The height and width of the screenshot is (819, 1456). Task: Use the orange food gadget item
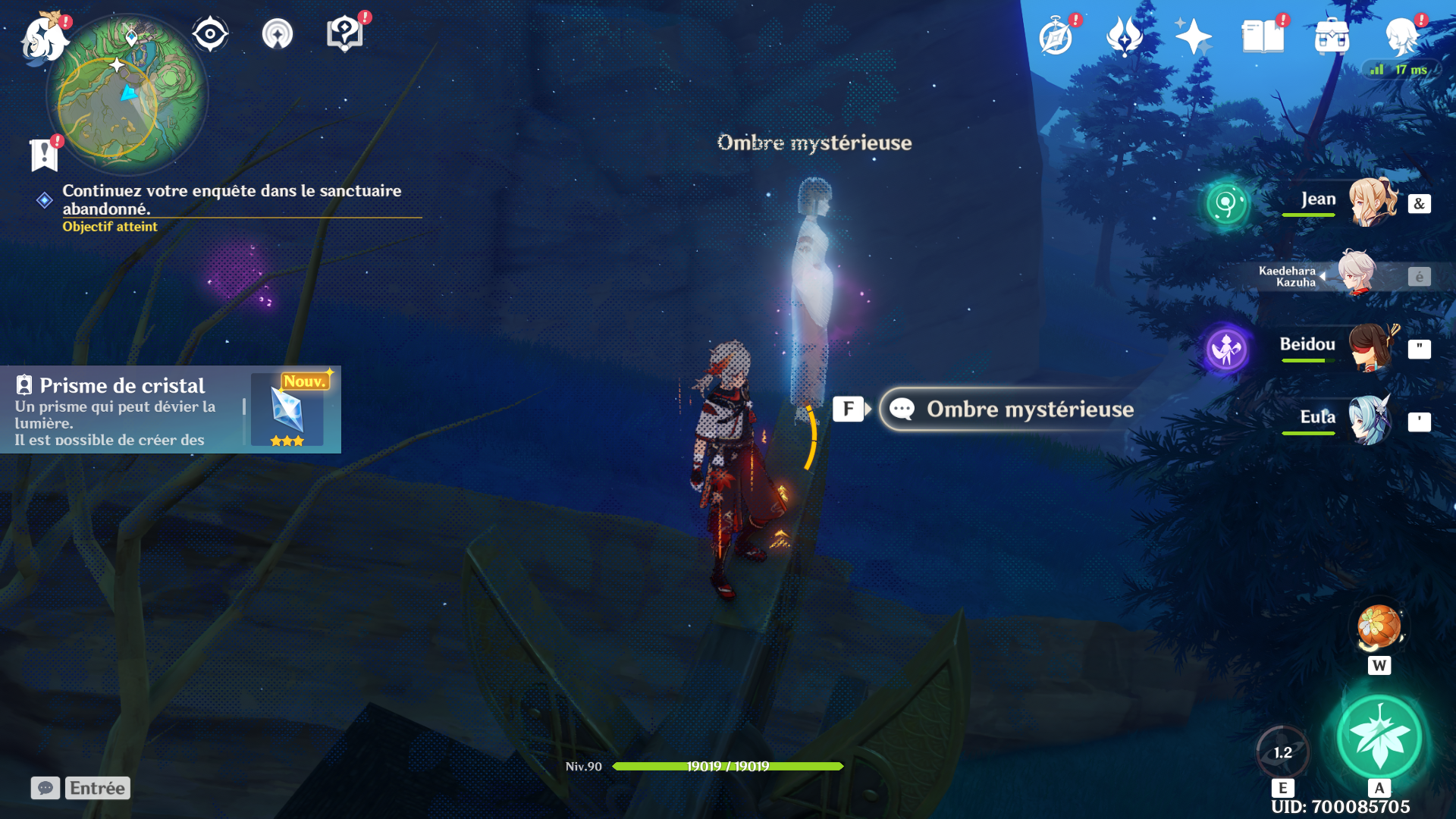[1379, 628]
